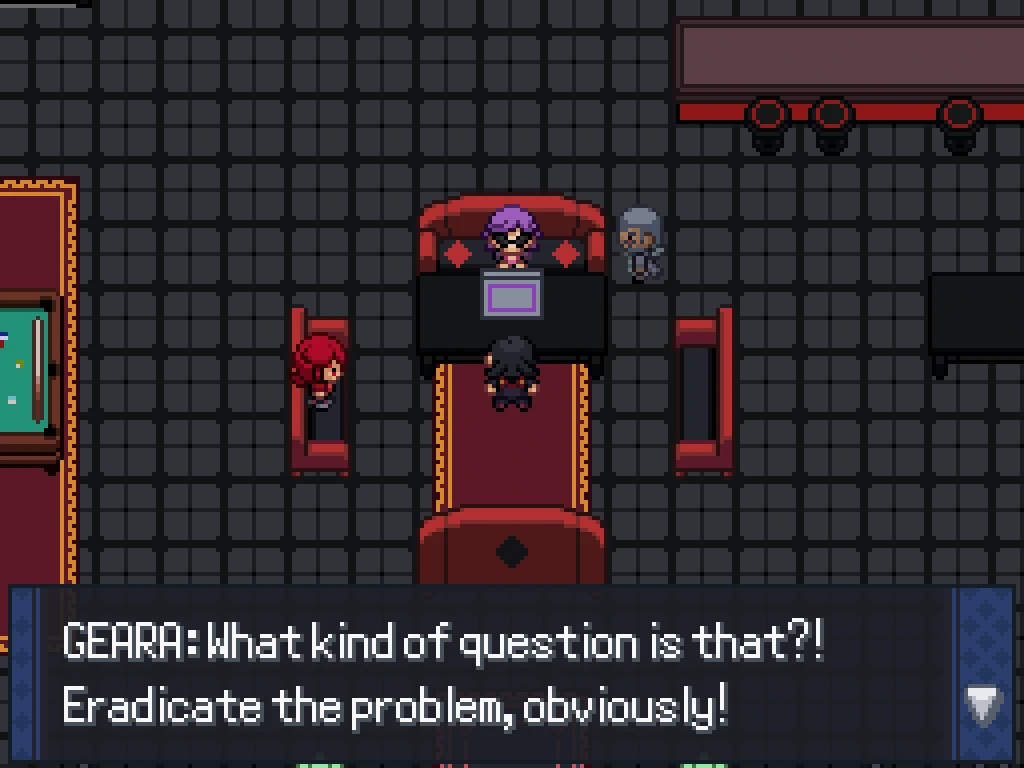Advance dialogue with the down arrow indicator
The height and width of the screenshot is (768, 1024).
[983, 705]
